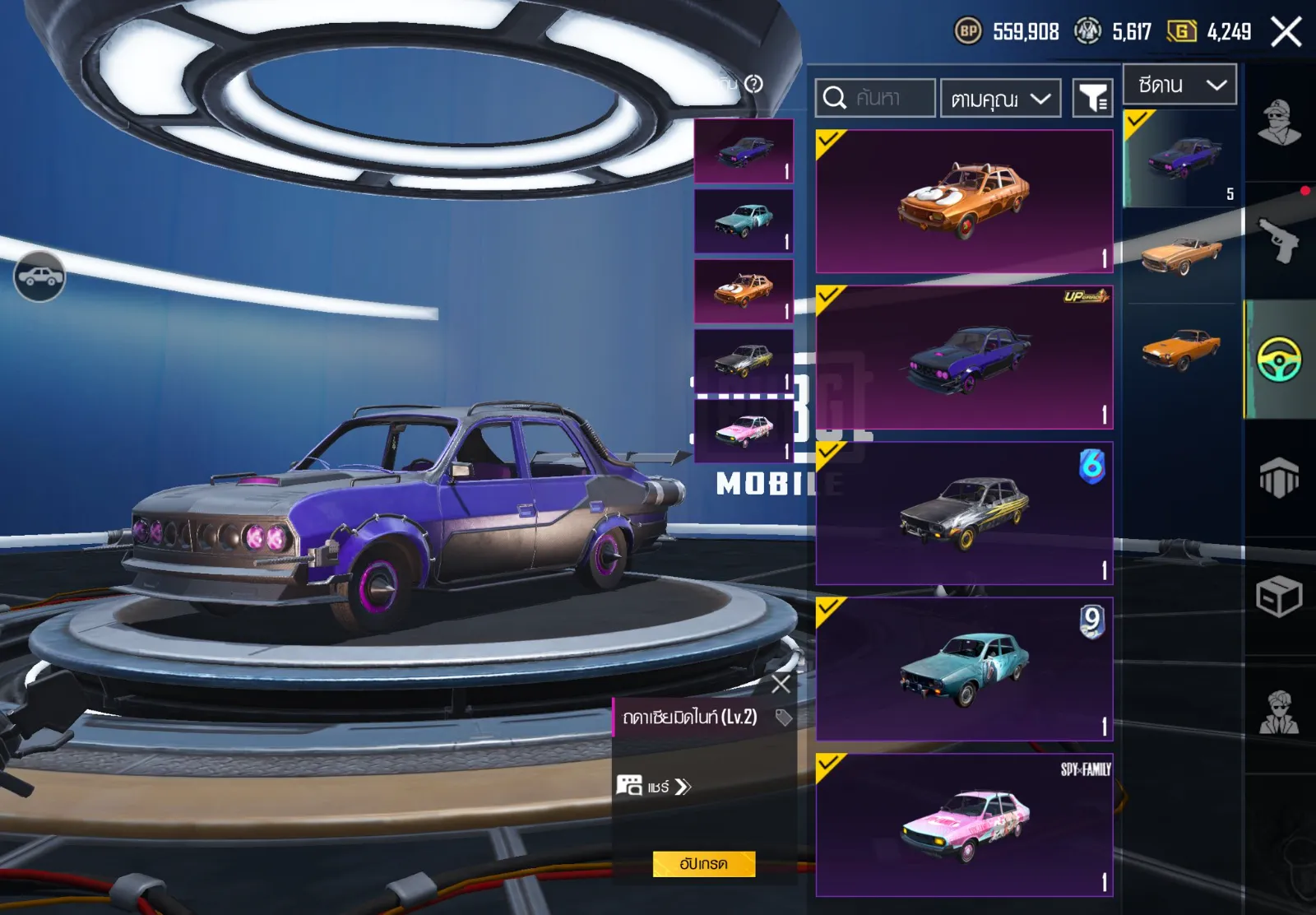This screenshot has height=915, width=1316.
Task: Pick the pink Spy×Family car skin
Action: (964, 825)
